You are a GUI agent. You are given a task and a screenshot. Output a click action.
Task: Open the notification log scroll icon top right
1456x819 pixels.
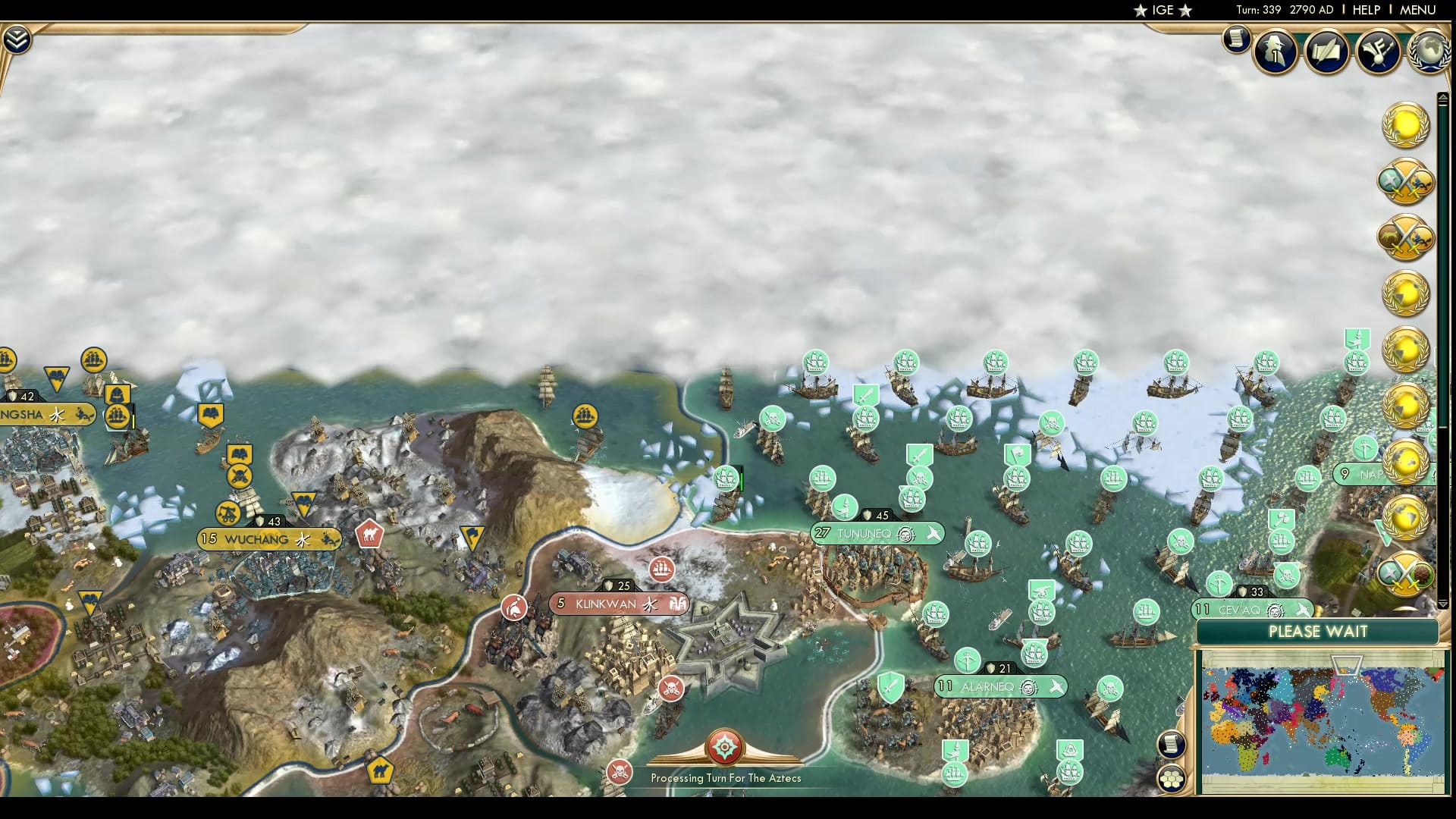1235,39
